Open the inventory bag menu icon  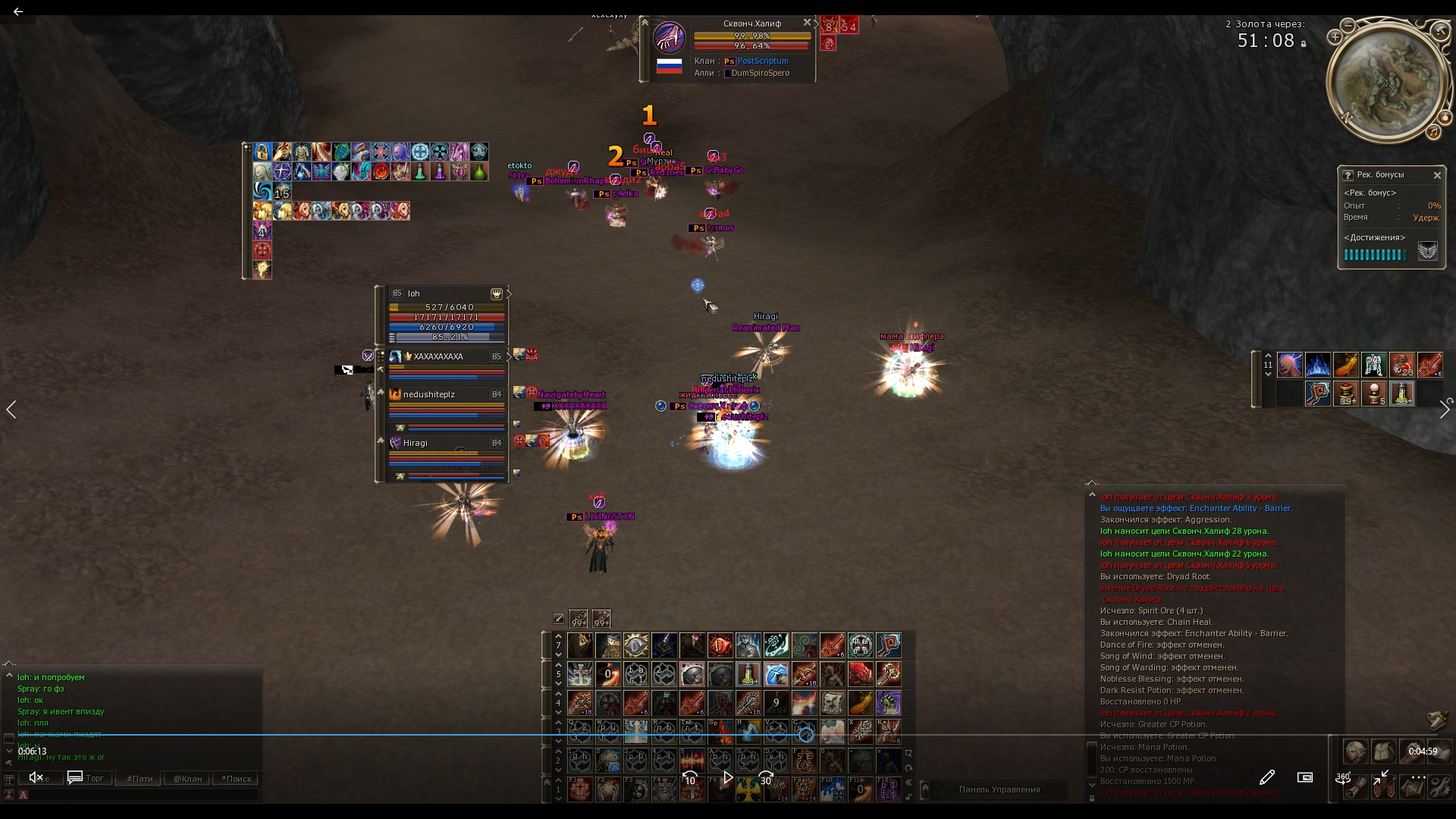pyautogui.click(x=1383, y=752)
